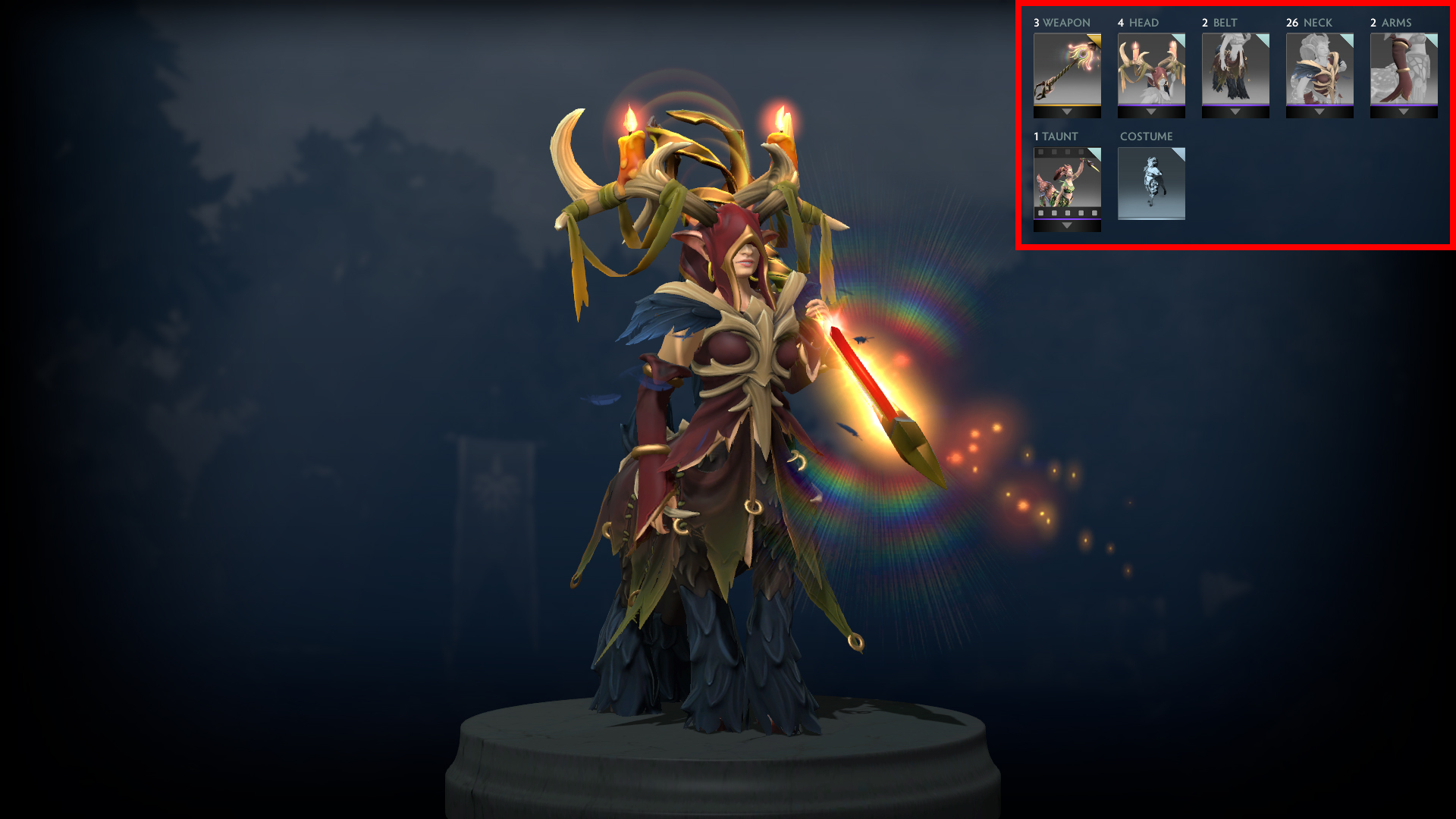
Task: Select the Belt slot item
Action: point(1235,69)
